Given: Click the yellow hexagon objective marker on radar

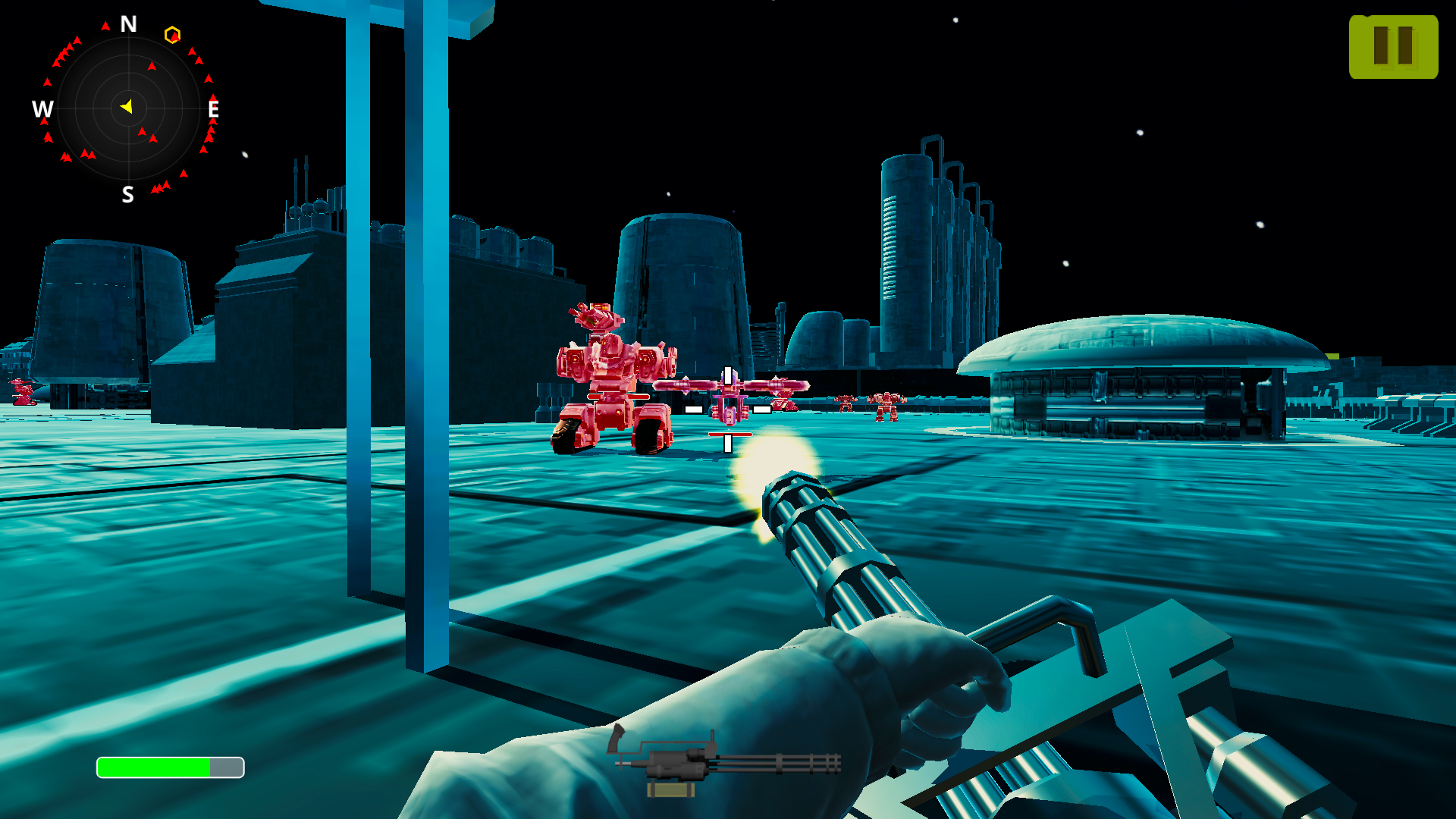Looking at the screenshot, I should pyautogui.click(x=172, y=35).
